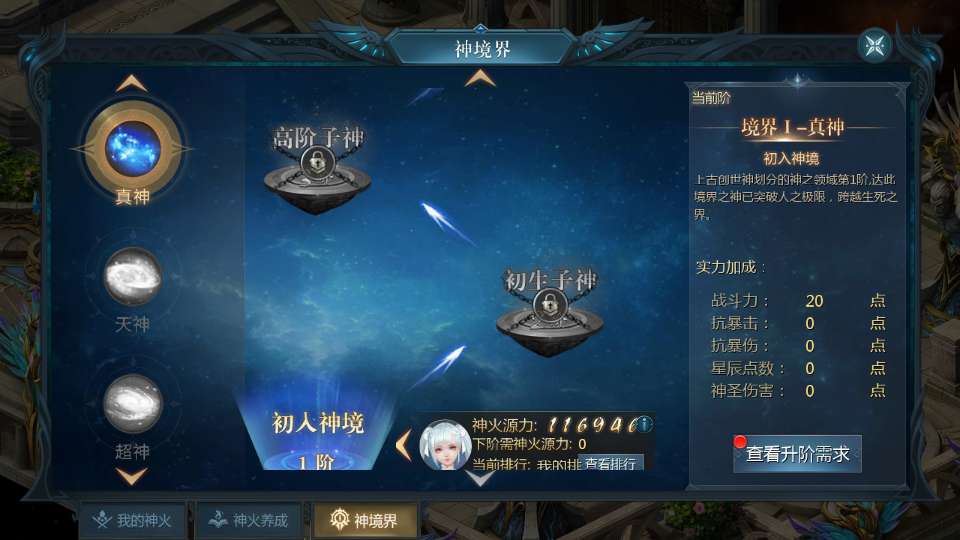The image size is (960, 540).
Task: Open the 神境界 tab
Action: pos(365,520)
